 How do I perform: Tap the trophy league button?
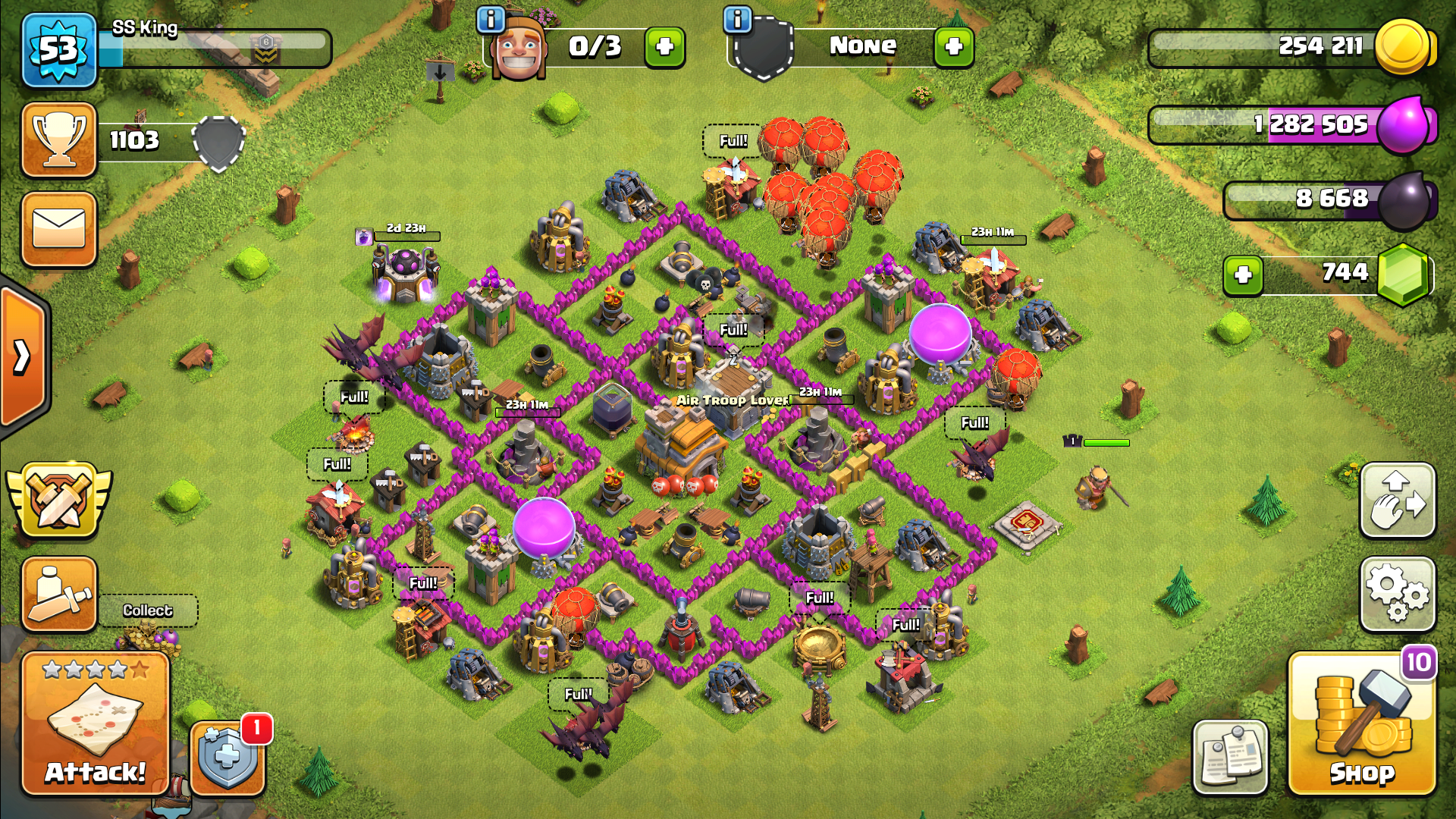pyautogui.click(x=59, y=140)
